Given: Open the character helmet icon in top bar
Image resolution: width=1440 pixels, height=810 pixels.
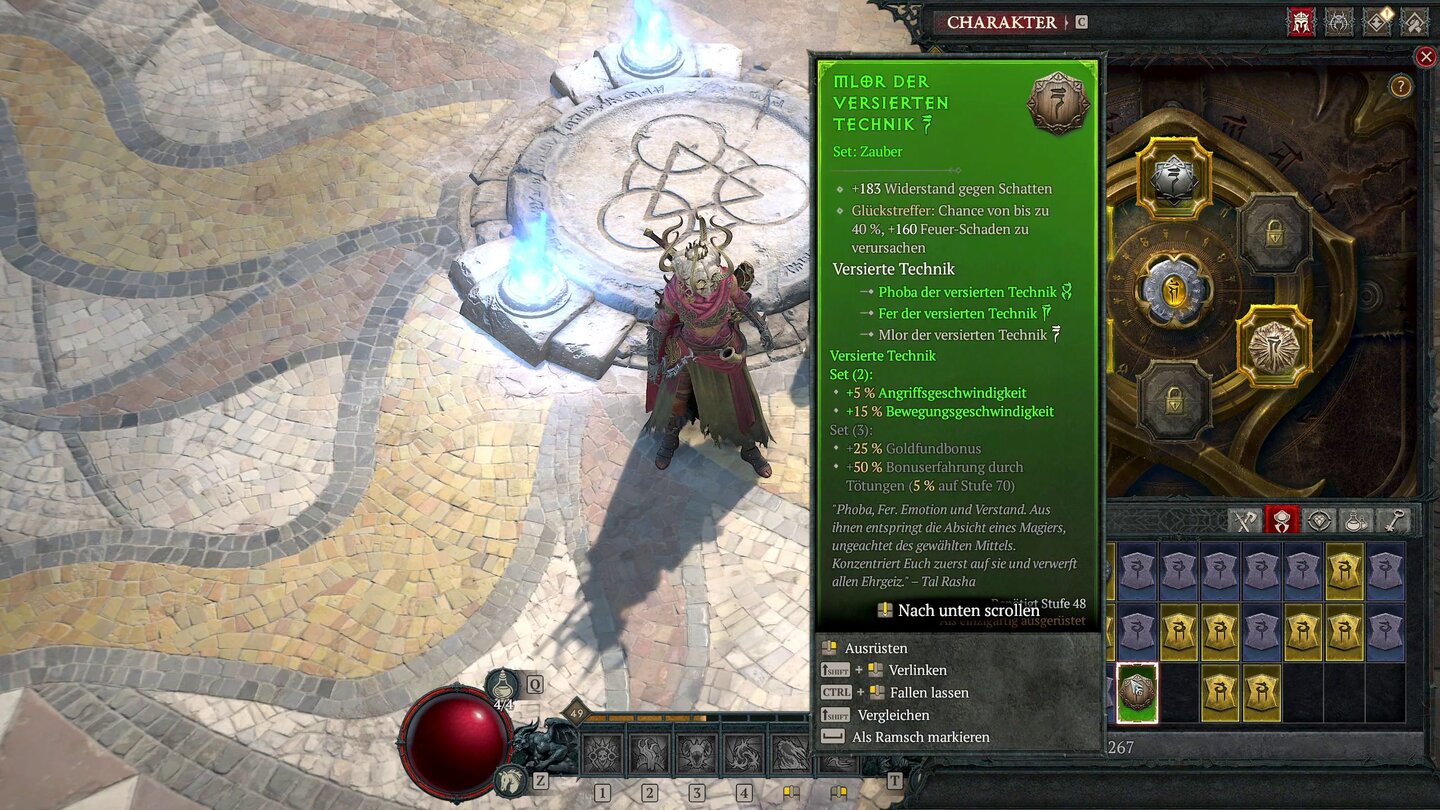Looking at the screenshot, I should coord(1300,22).
